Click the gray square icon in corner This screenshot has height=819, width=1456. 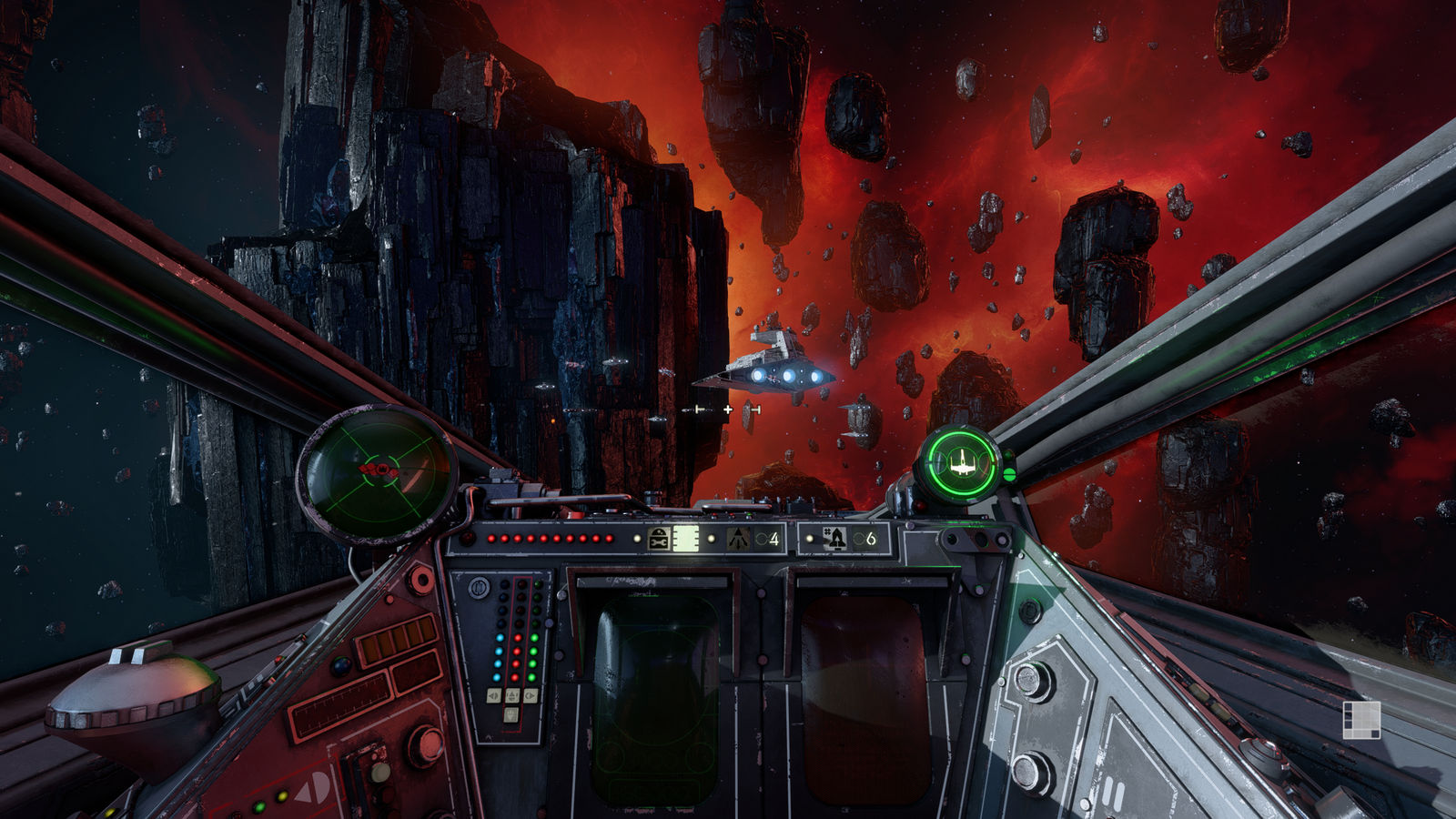click(x=1361, y=719)
